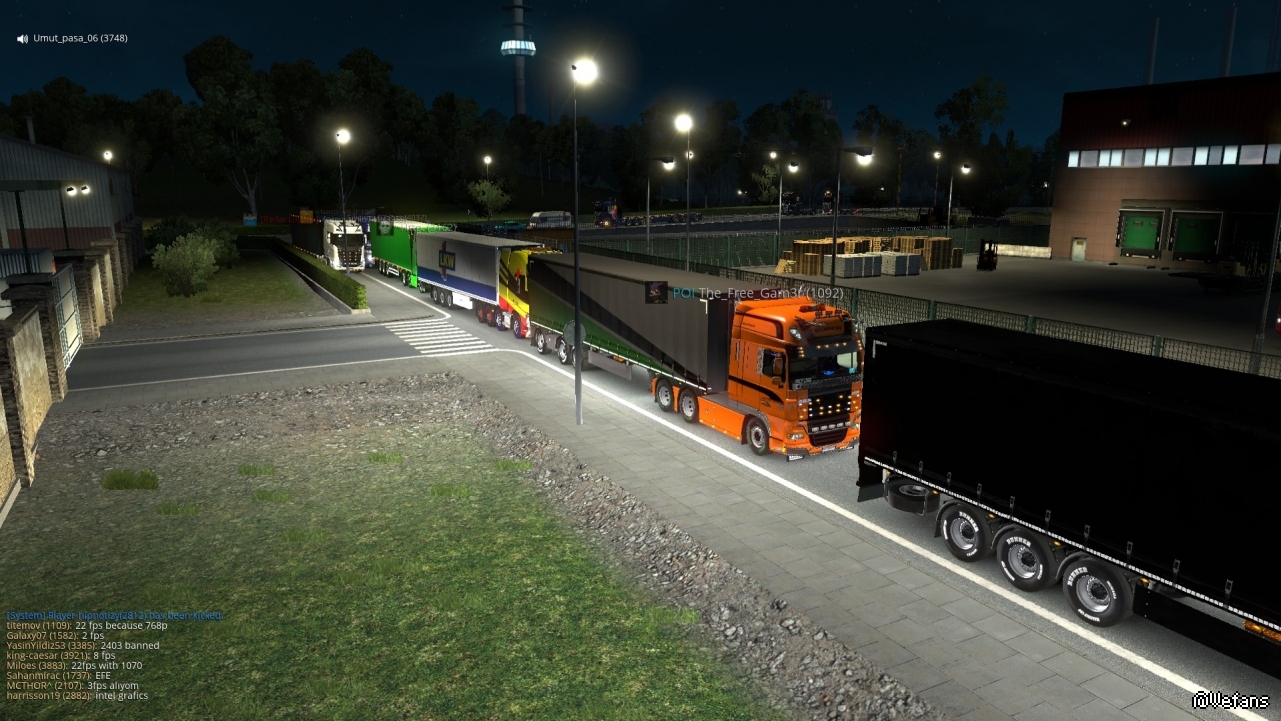1281x721 pixels.
Task: Select MCTHOR^'s "3fps aliyom" chat line
Action: (71, 686)
